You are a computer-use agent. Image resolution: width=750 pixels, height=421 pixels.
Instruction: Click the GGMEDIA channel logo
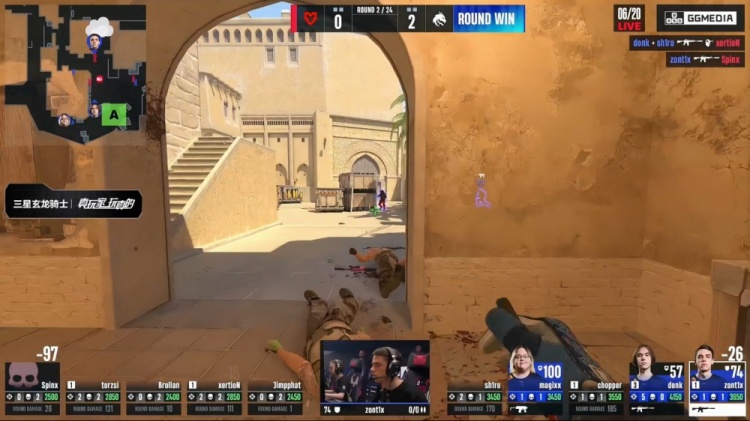coord(700,18)
